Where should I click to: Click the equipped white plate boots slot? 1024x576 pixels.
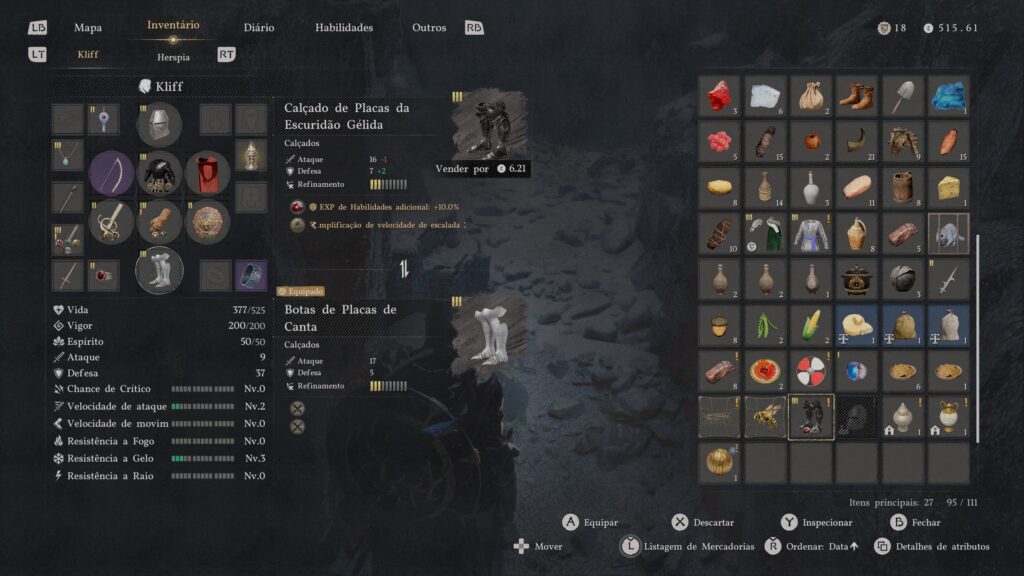click(159, 270)
